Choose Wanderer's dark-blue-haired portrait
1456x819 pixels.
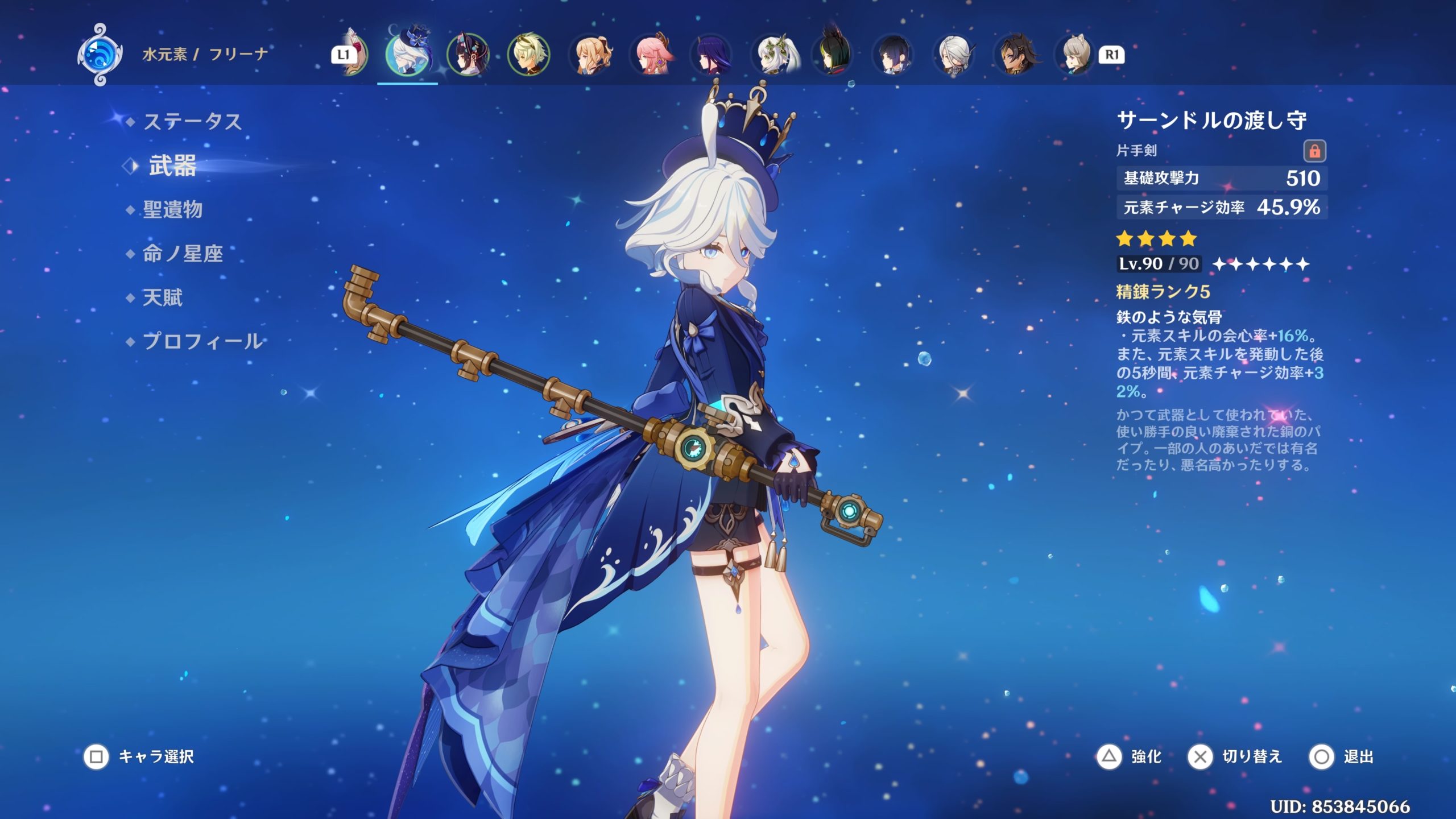(x=894, y=55)
